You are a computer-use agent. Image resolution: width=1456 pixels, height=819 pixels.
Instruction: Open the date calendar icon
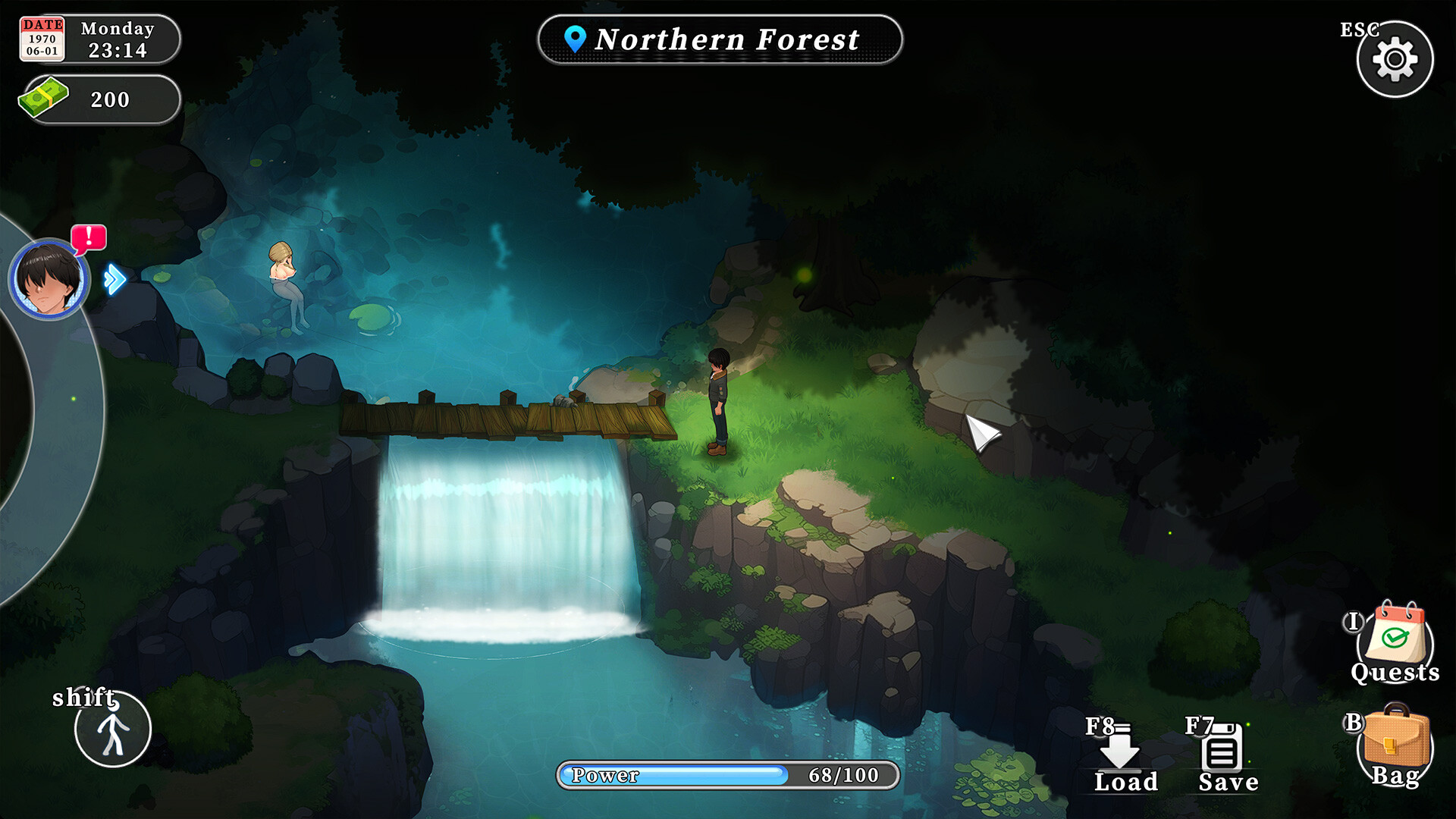[42, 39]
